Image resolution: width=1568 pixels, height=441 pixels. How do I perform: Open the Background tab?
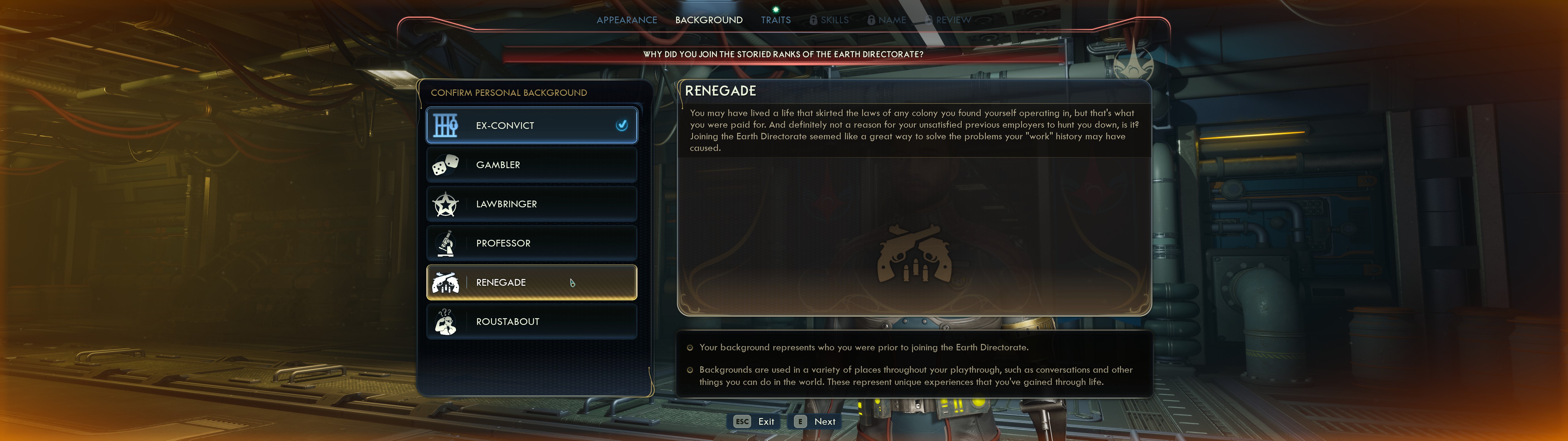coord(709,20)
